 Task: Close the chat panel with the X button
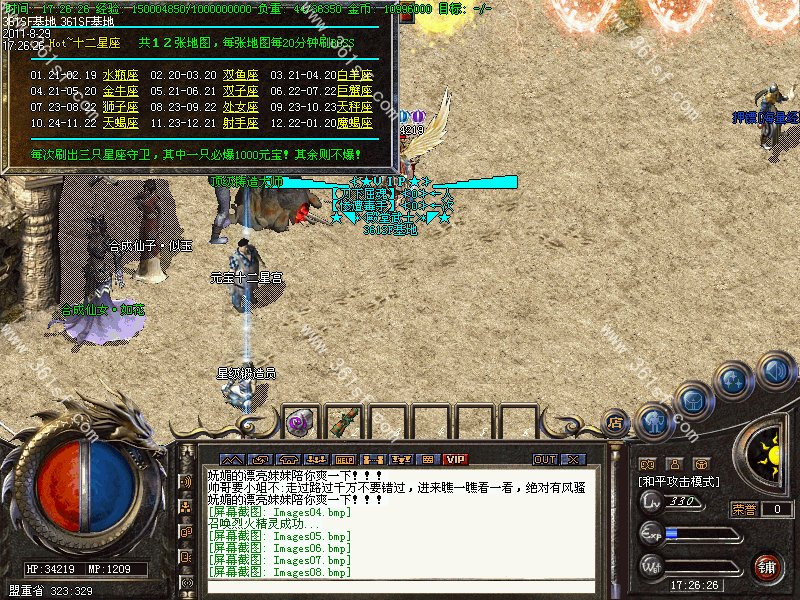click(x=573, y=459)
